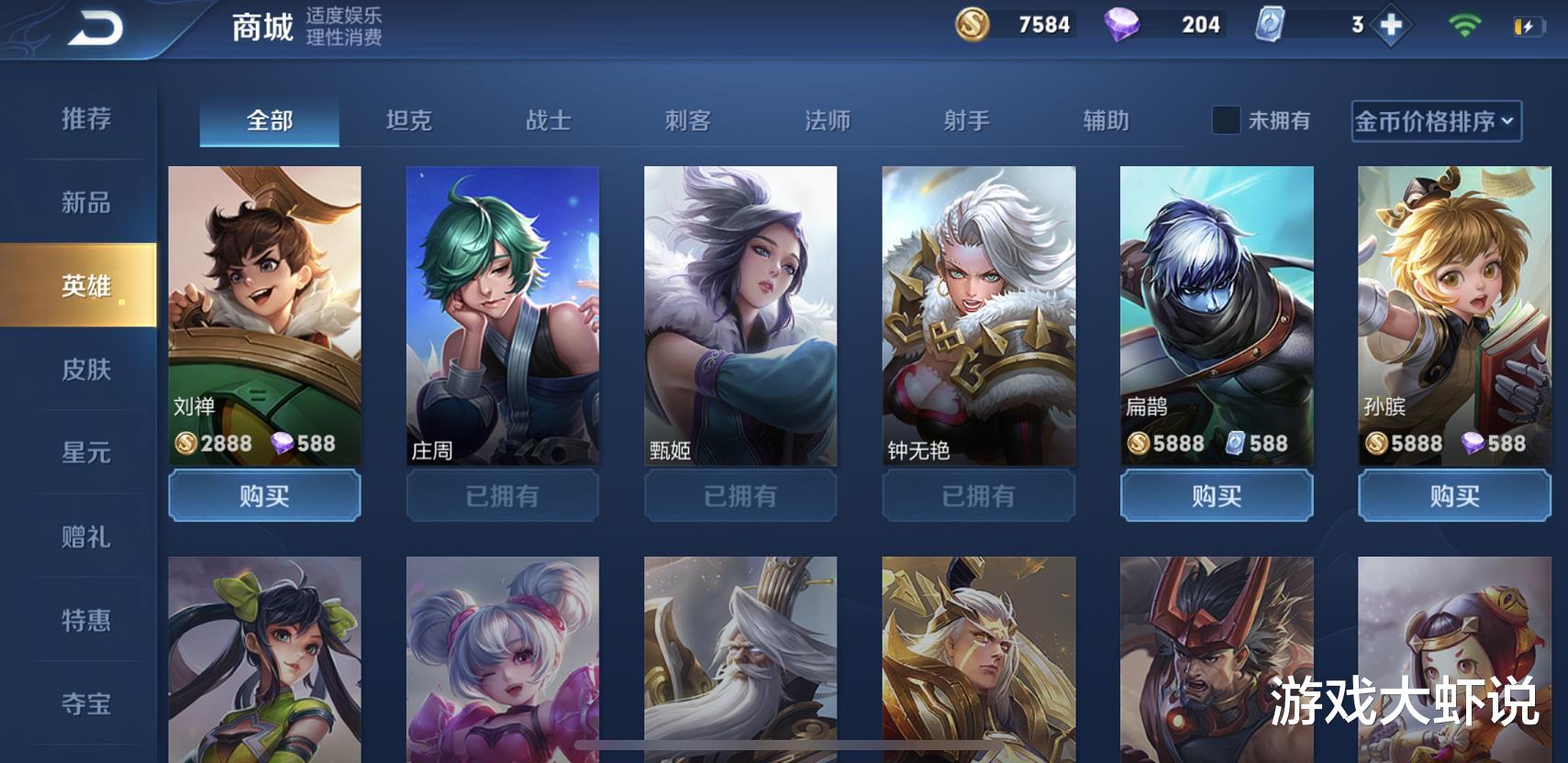Enable the 未拥有 unowned filter checkbox

coord(1225,120)
